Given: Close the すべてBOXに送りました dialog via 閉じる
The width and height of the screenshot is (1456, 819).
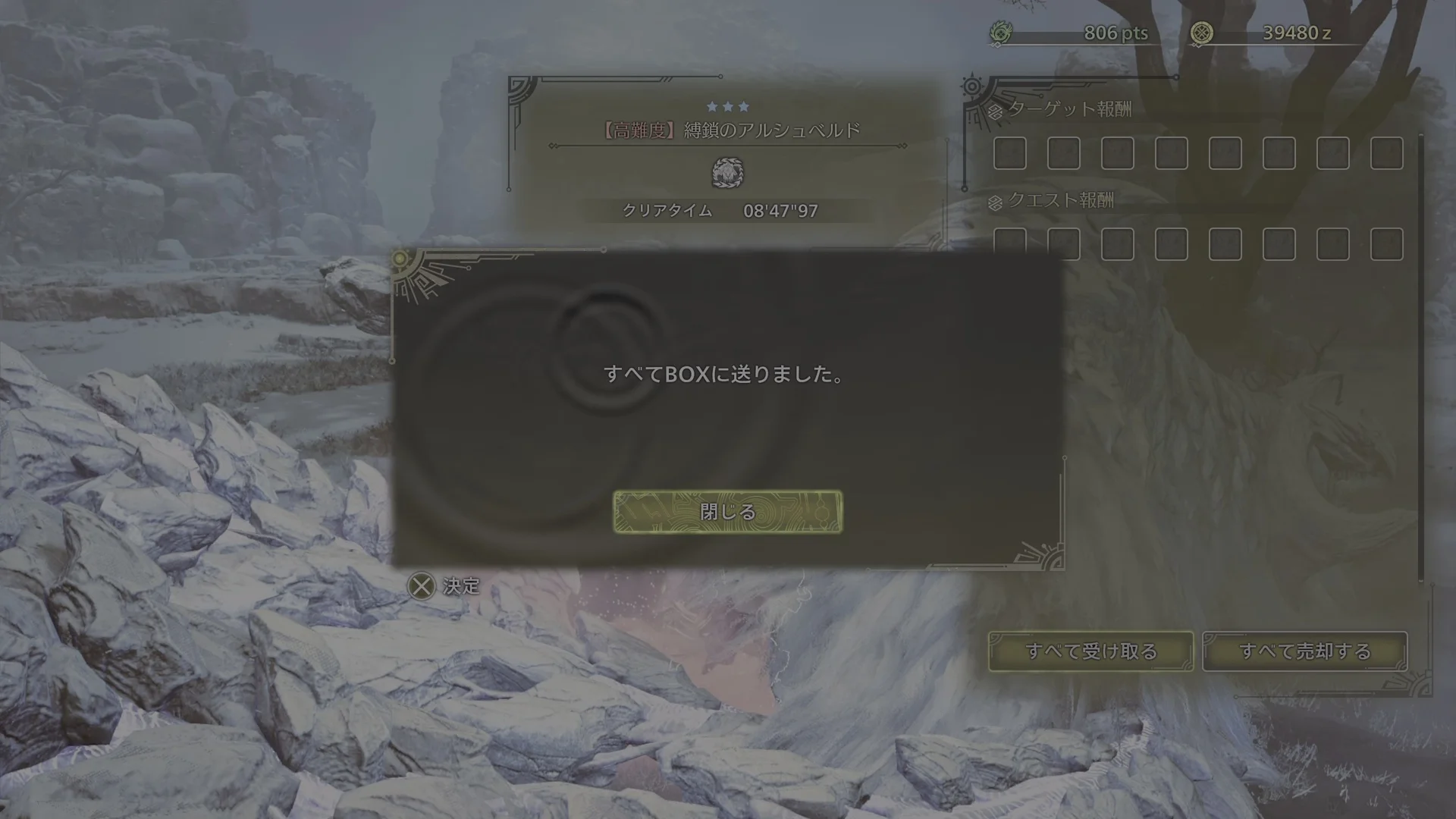Looking at the screenshot, I should (727, 512).
